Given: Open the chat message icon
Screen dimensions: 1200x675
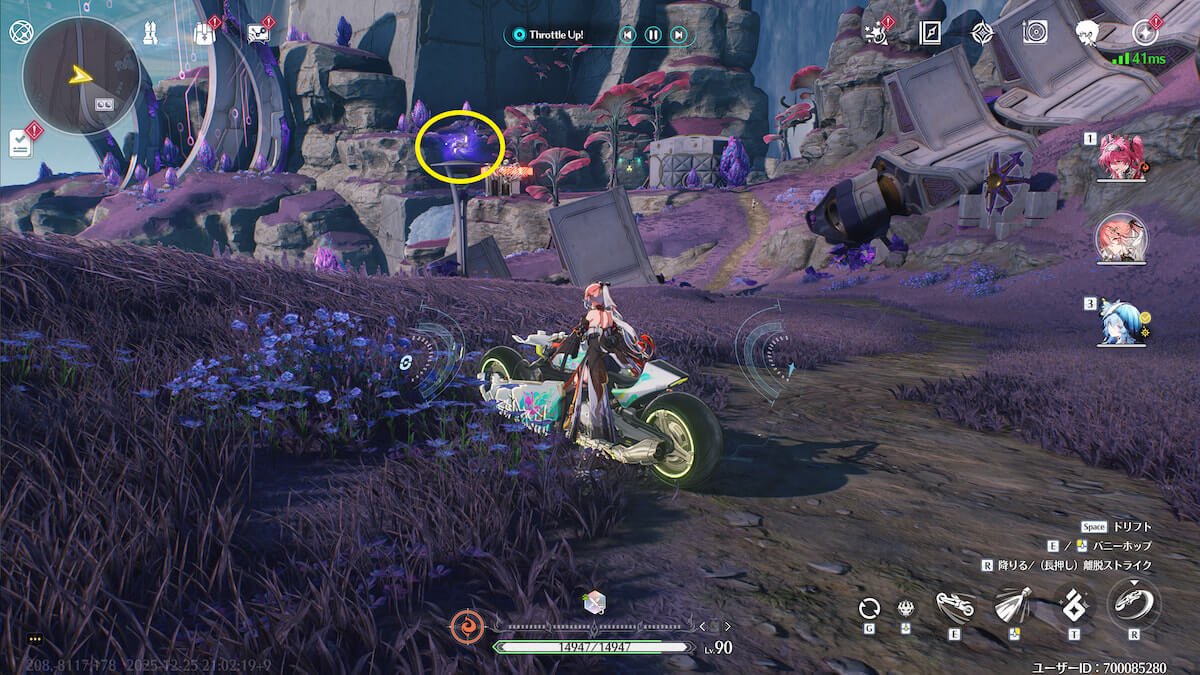Looking at the screenshot, I should 257,33.
